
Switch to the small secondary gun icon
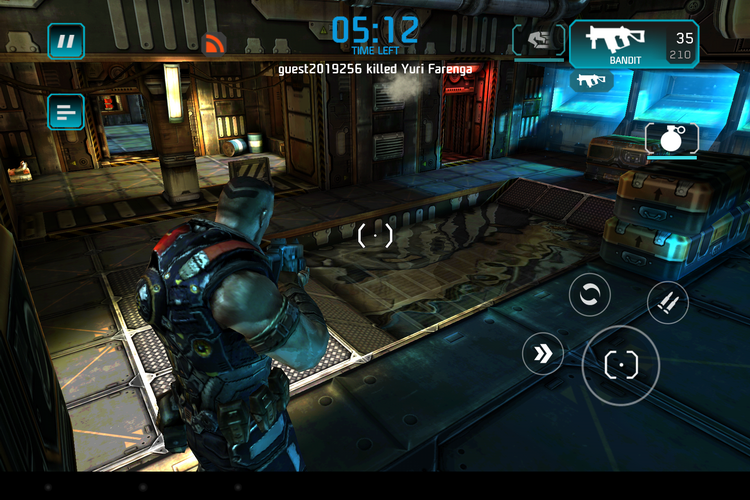pyautogui.click(x=591, y=82)
